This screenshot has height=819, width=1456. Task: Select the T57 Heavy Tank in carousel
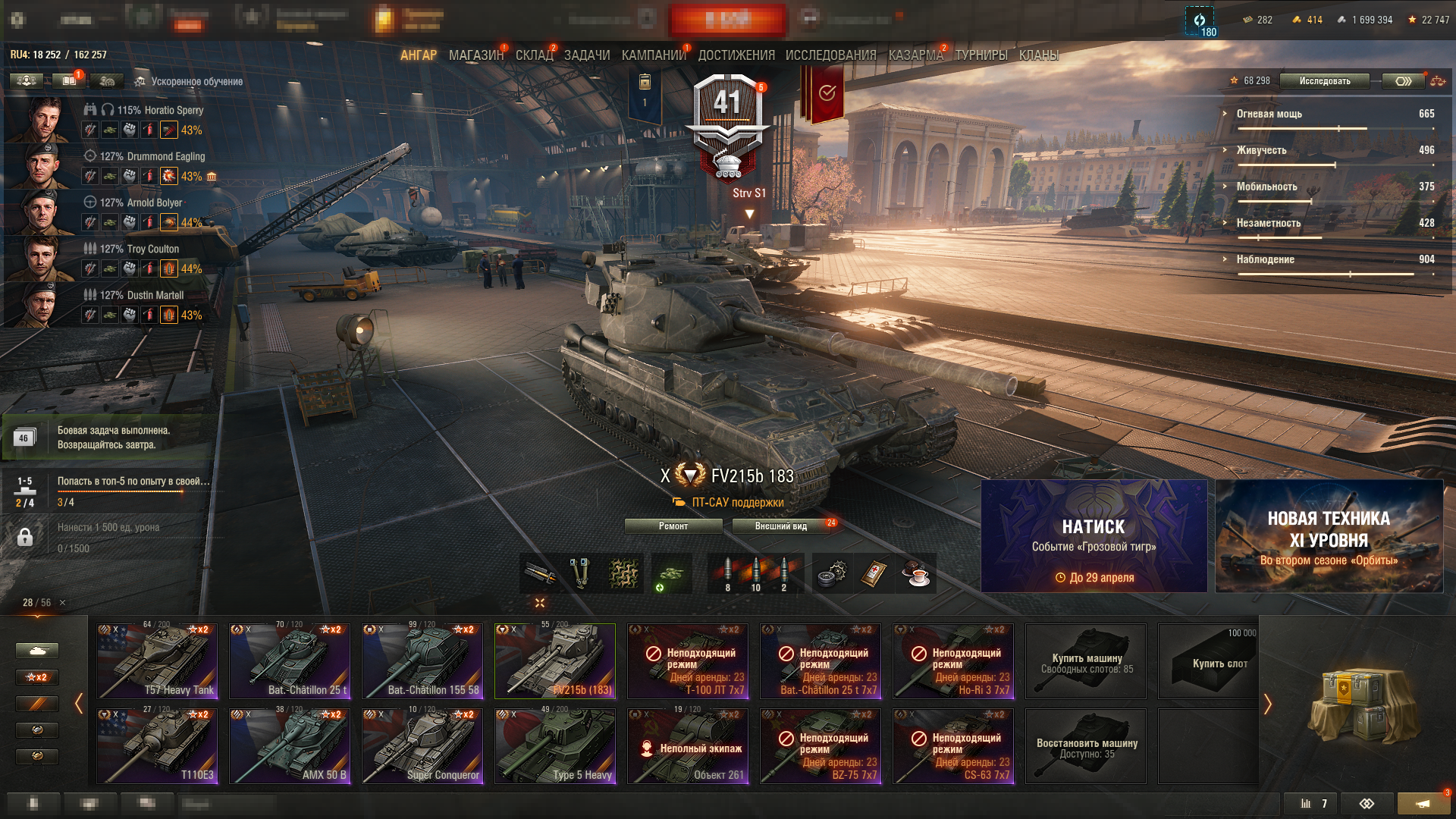click(x=157, y=661)
